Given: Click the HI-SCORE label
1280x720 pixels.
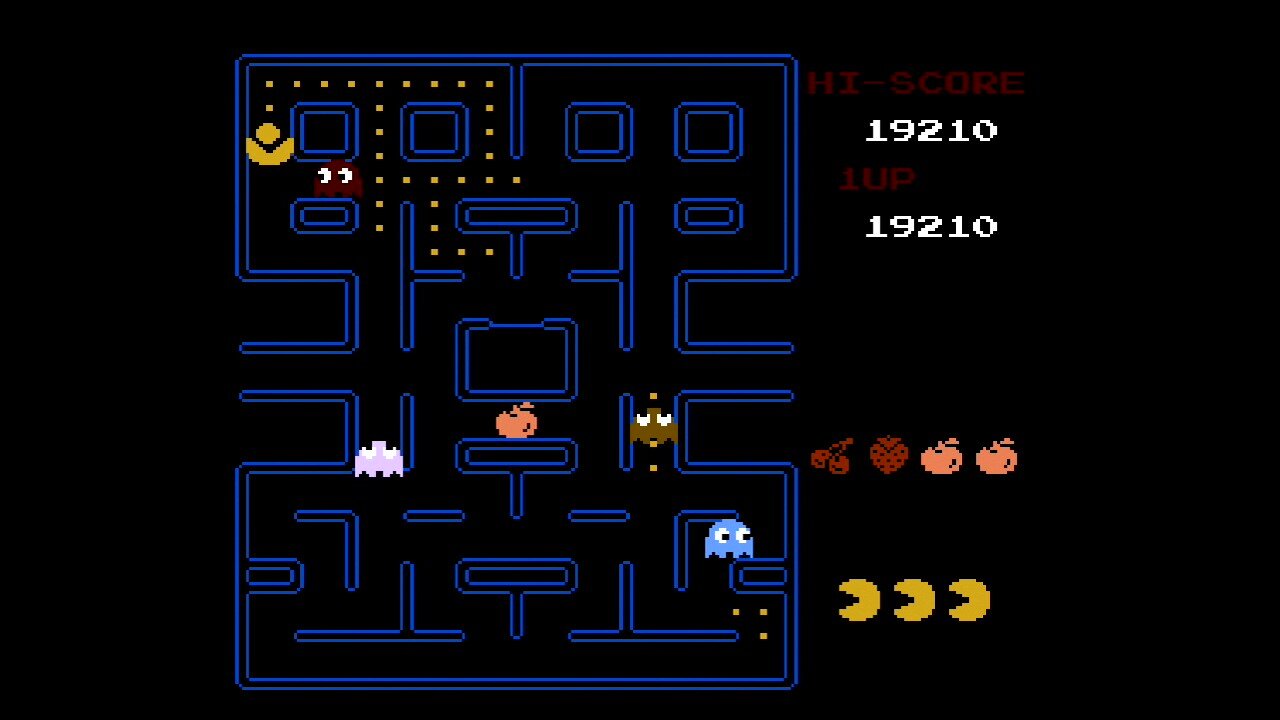Looking at the screenshot, I should (x=915, y=82).
